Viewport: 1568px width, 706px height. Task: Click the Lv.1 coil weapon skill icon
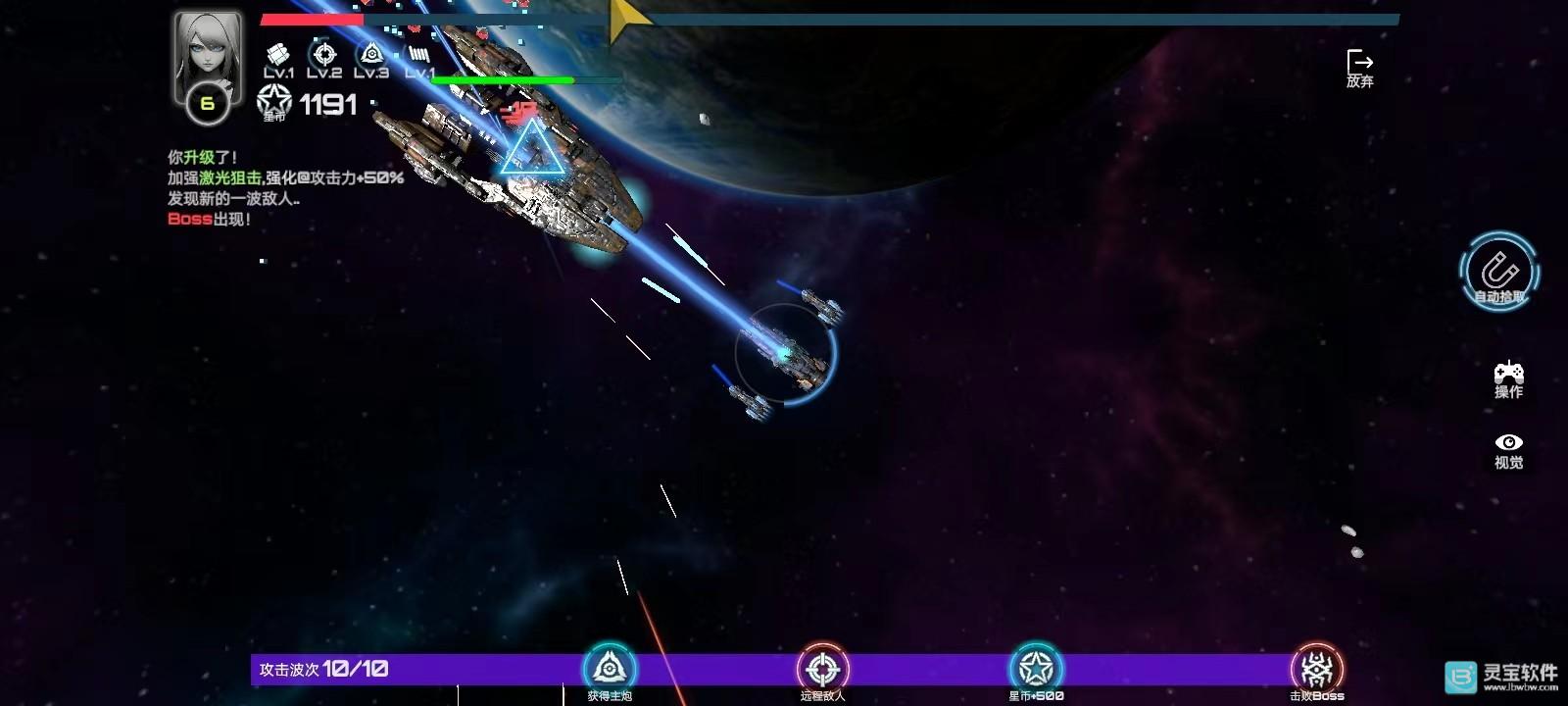click(416, 54)
